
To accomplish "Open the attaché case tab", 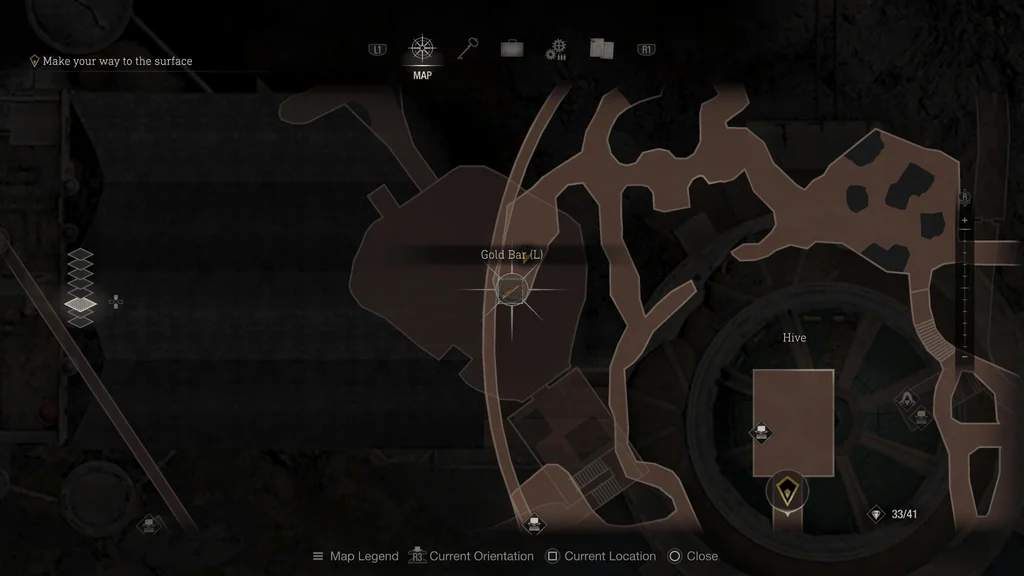I will pyautogui.click(x=512, y=49).
